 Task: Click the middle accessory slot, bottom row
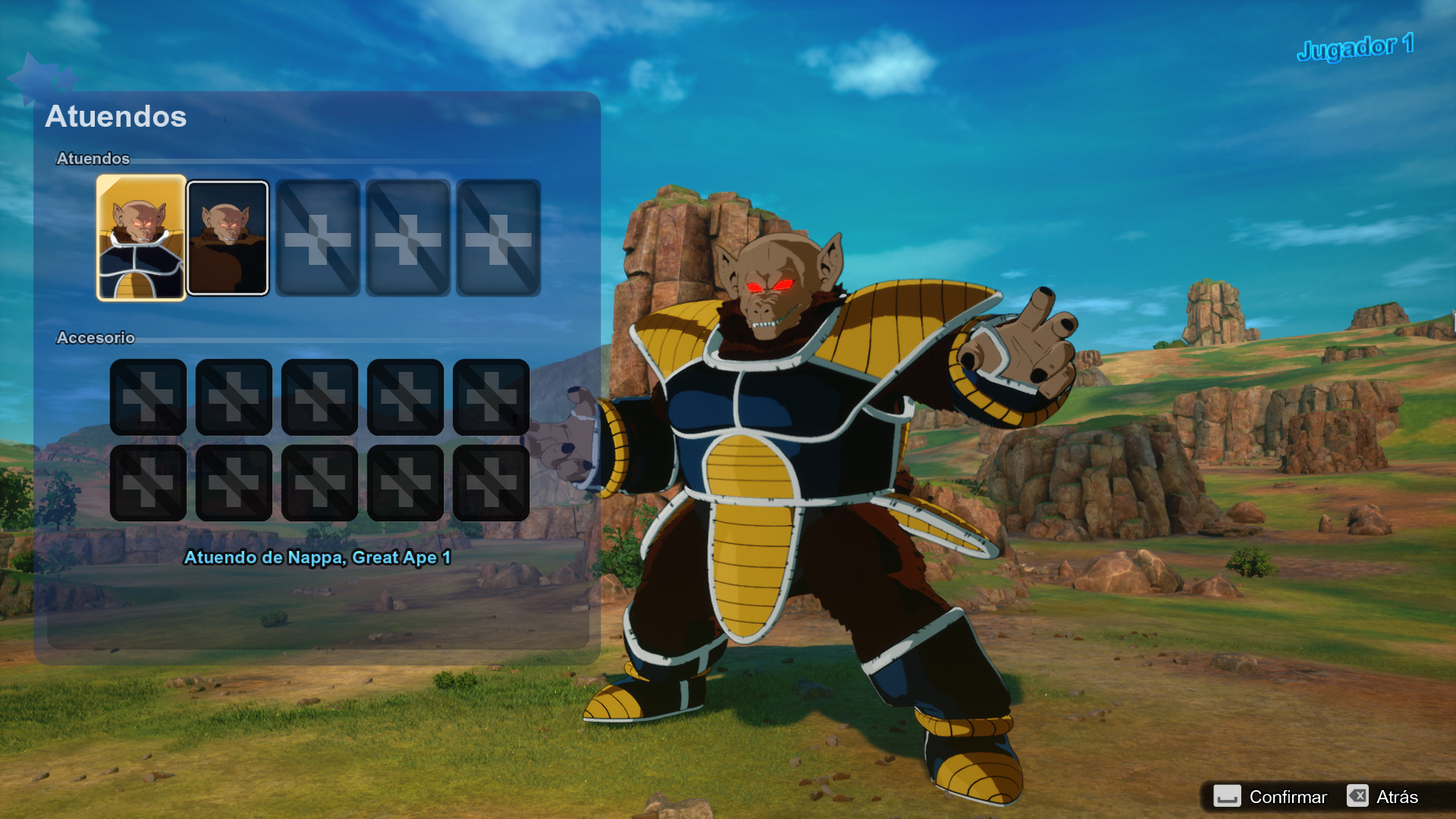point(320,482)
